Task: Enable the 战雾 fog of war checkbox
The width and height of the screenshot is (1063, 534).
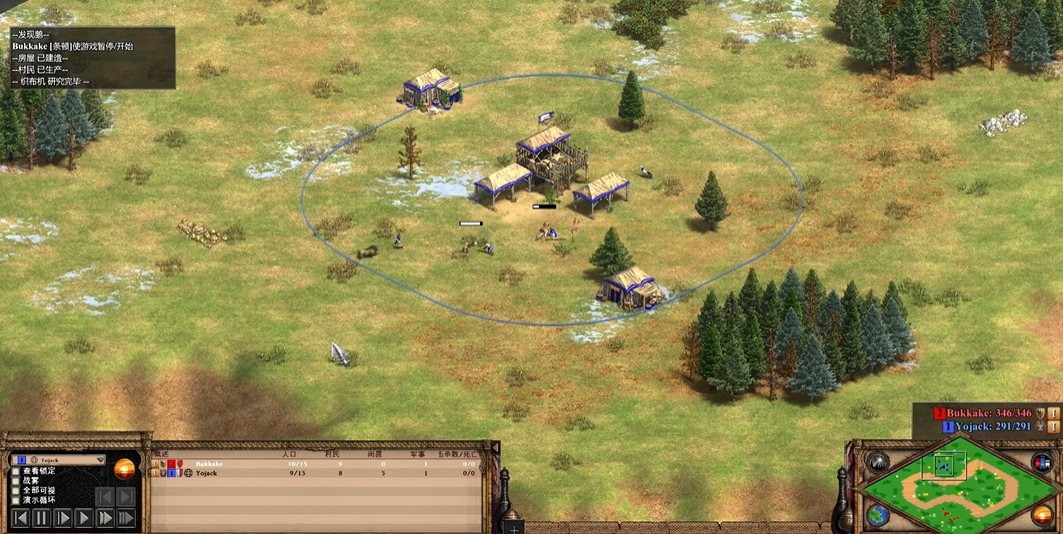Action: pos(16,481)
